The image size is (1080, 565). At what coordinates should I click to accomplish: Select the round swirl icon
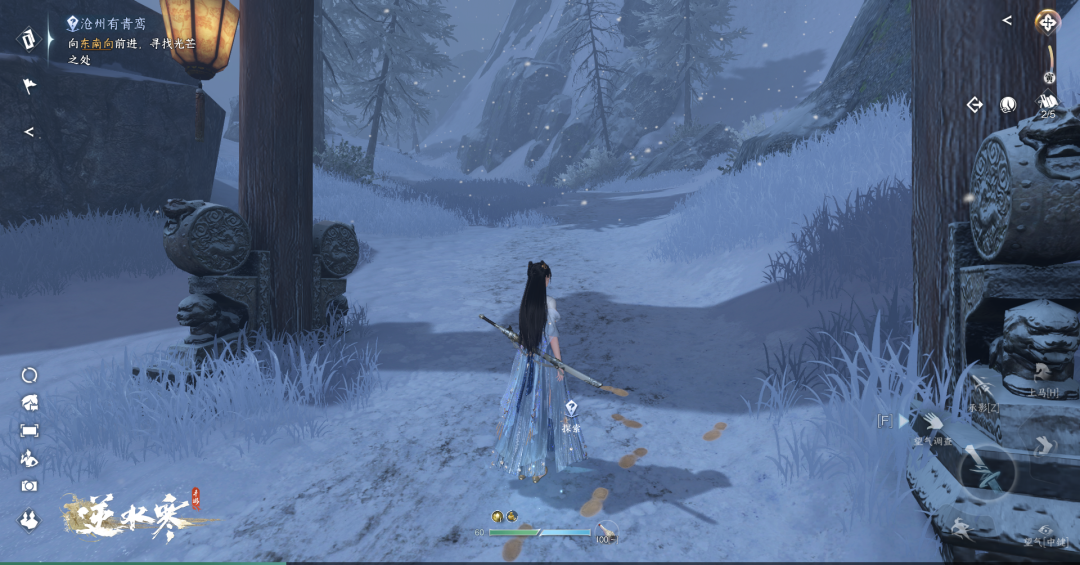click(x=1008, y=104)
